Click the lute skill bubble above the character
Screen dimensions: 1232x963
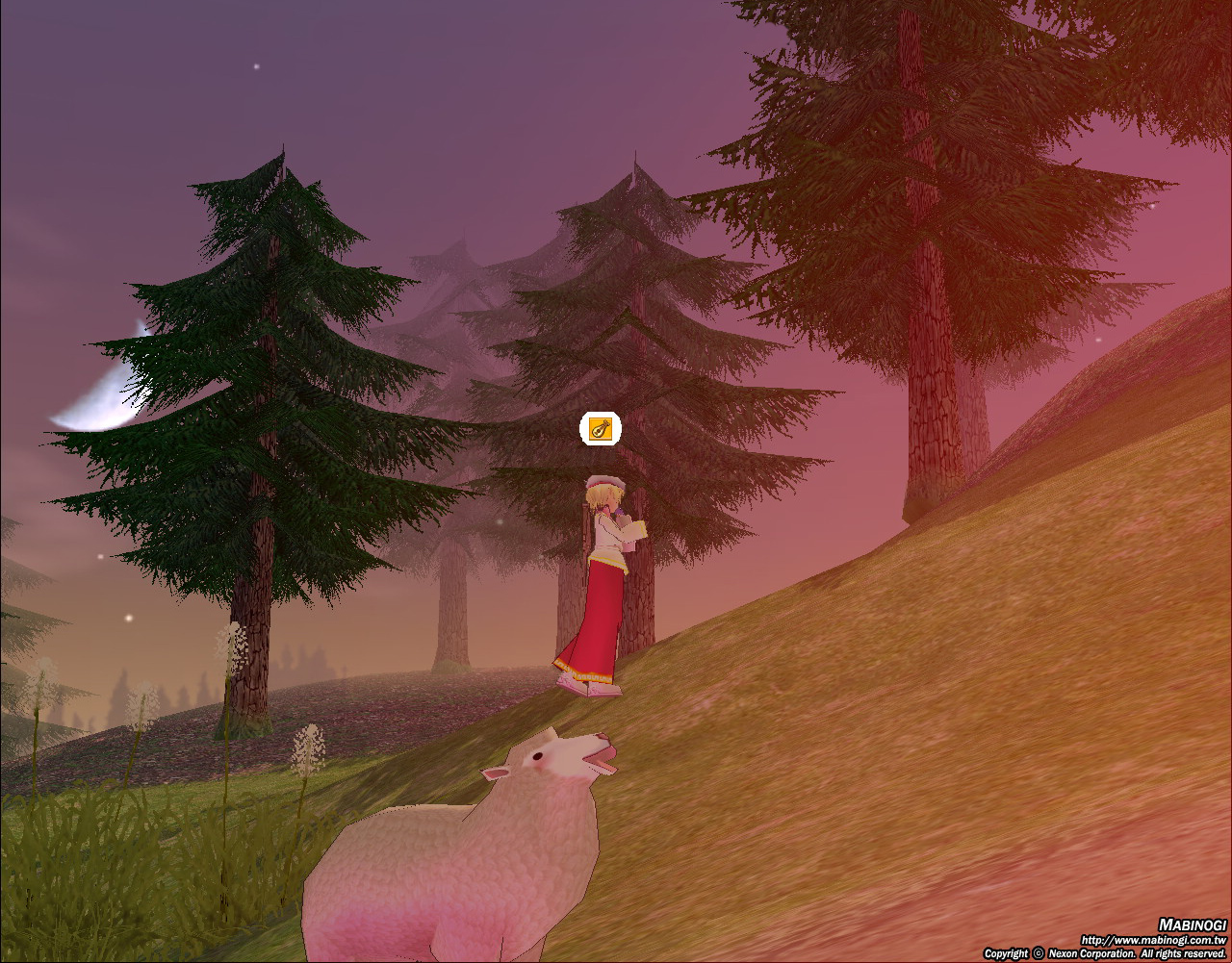click(600, 429)
